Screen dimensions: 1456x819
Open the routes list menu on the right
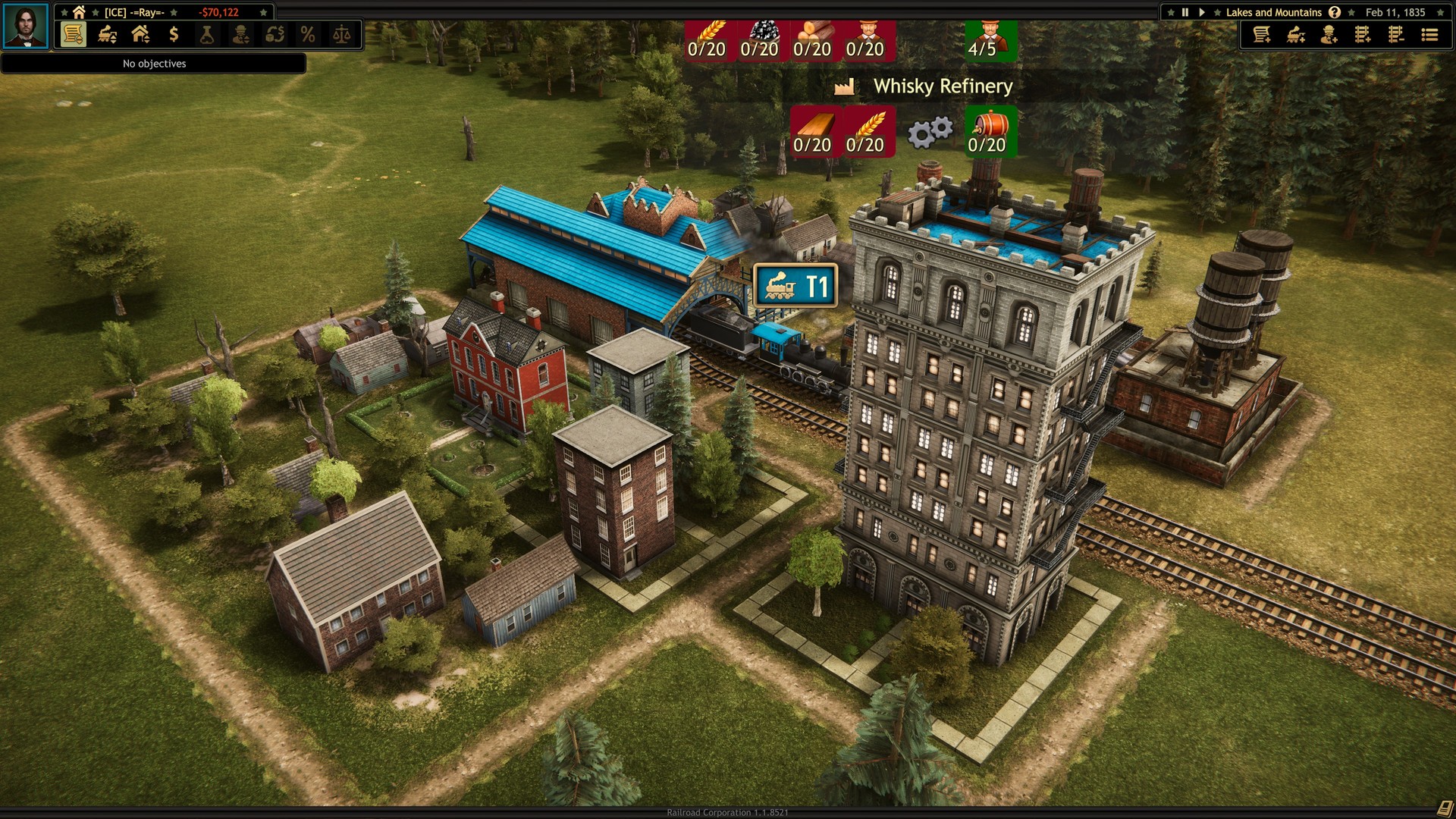[x=1429, y=34]
